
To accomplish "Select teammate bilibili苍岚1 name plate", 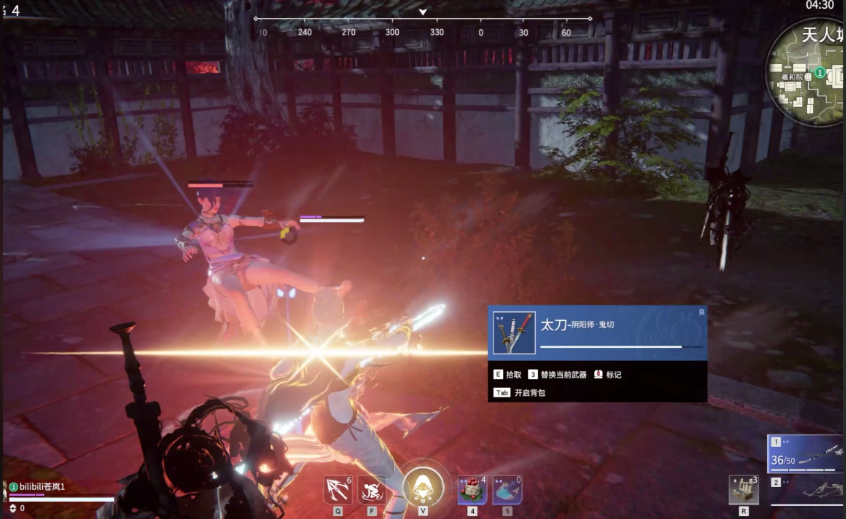I will click(x=42, y=486).
